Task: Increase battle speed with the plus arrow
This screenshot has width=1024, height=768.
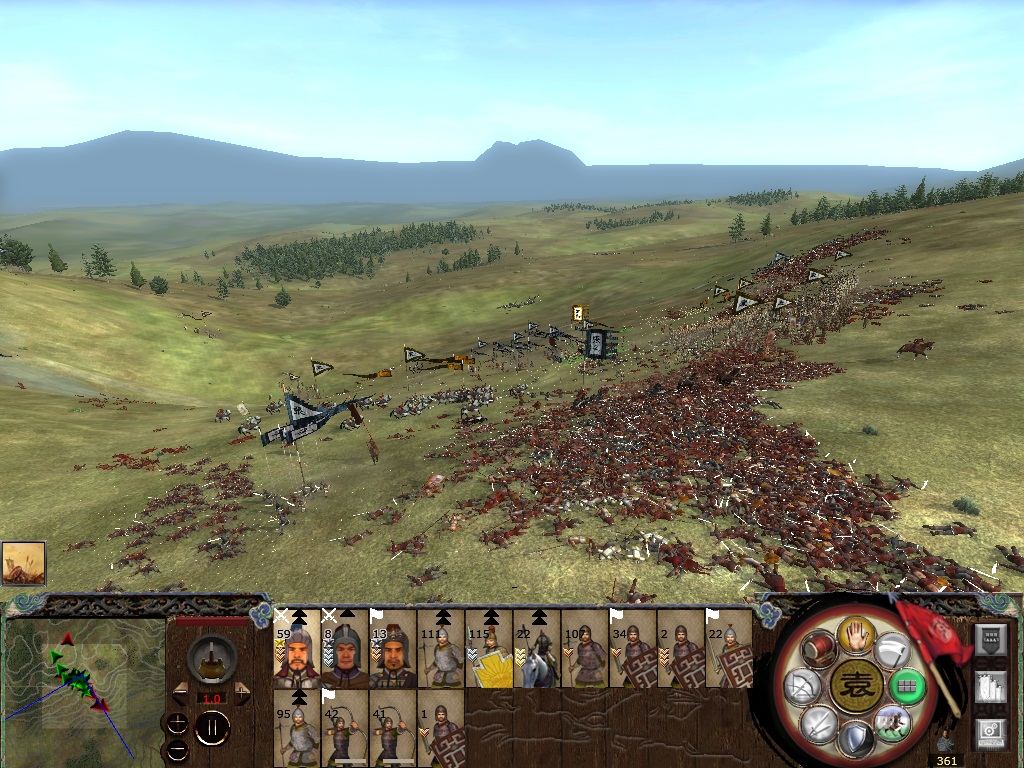Action: (x=242, y=692)
